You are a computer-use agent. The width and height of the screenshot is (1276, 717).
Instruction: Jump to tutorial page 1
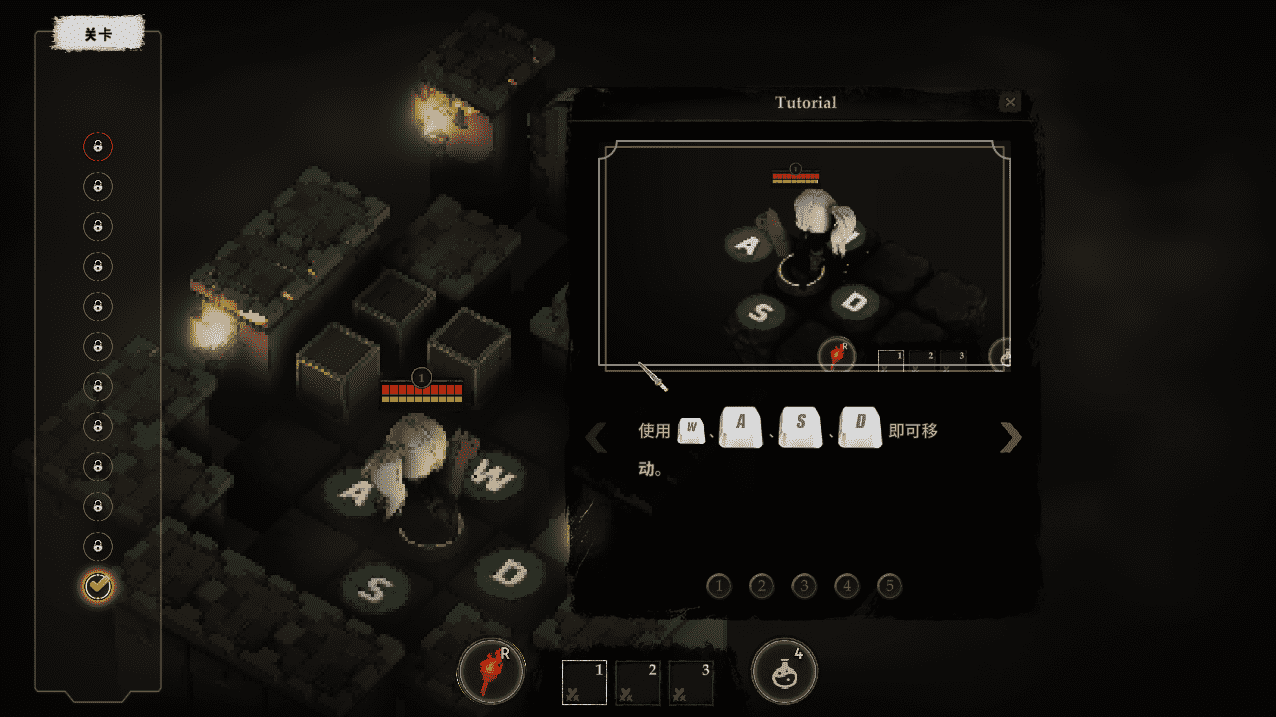point(718,586)
